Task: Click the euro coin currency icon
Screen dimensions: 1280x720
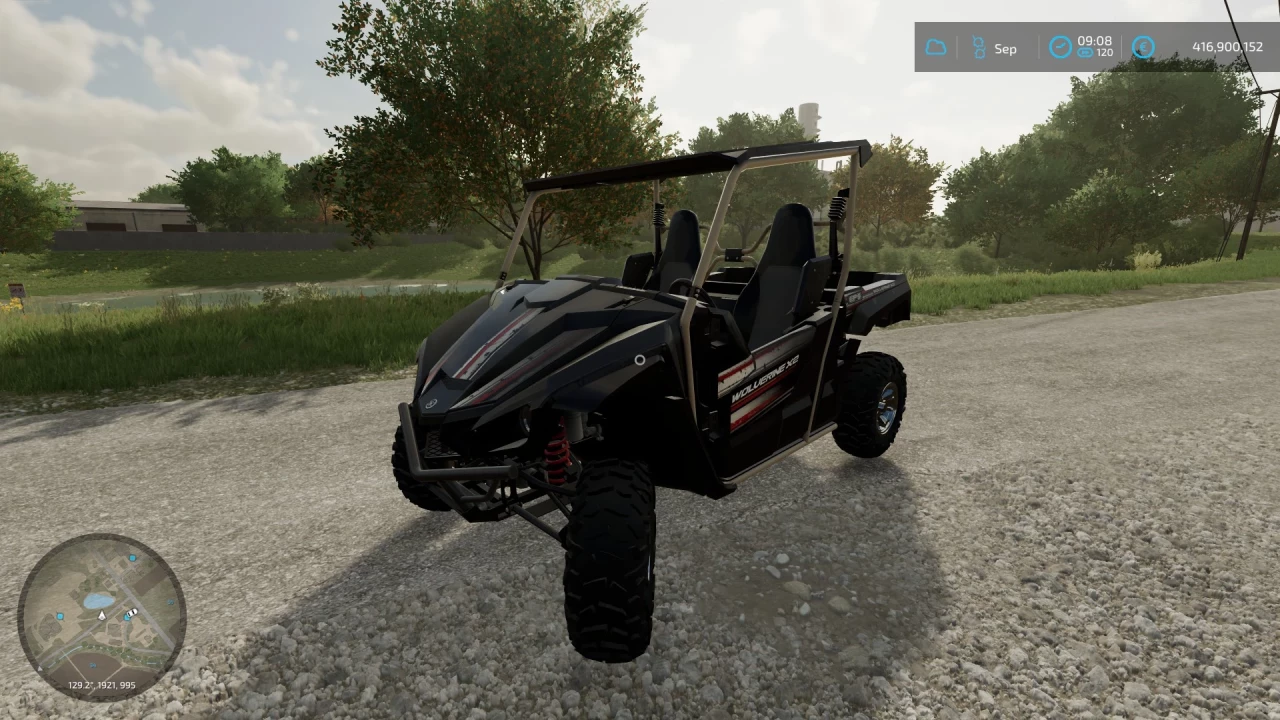Action: click(1143, 48)
